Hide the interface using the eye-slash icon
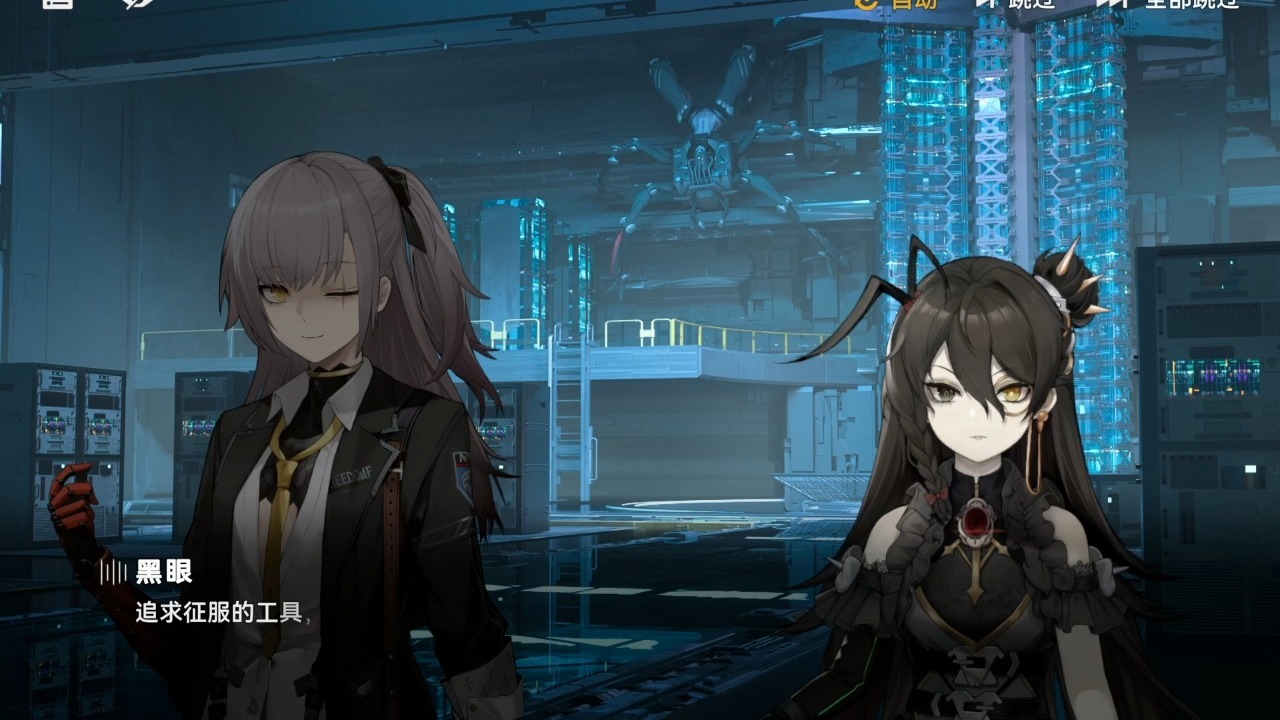Viewport: 1280px width, 720px height. (x=137, y=3)
